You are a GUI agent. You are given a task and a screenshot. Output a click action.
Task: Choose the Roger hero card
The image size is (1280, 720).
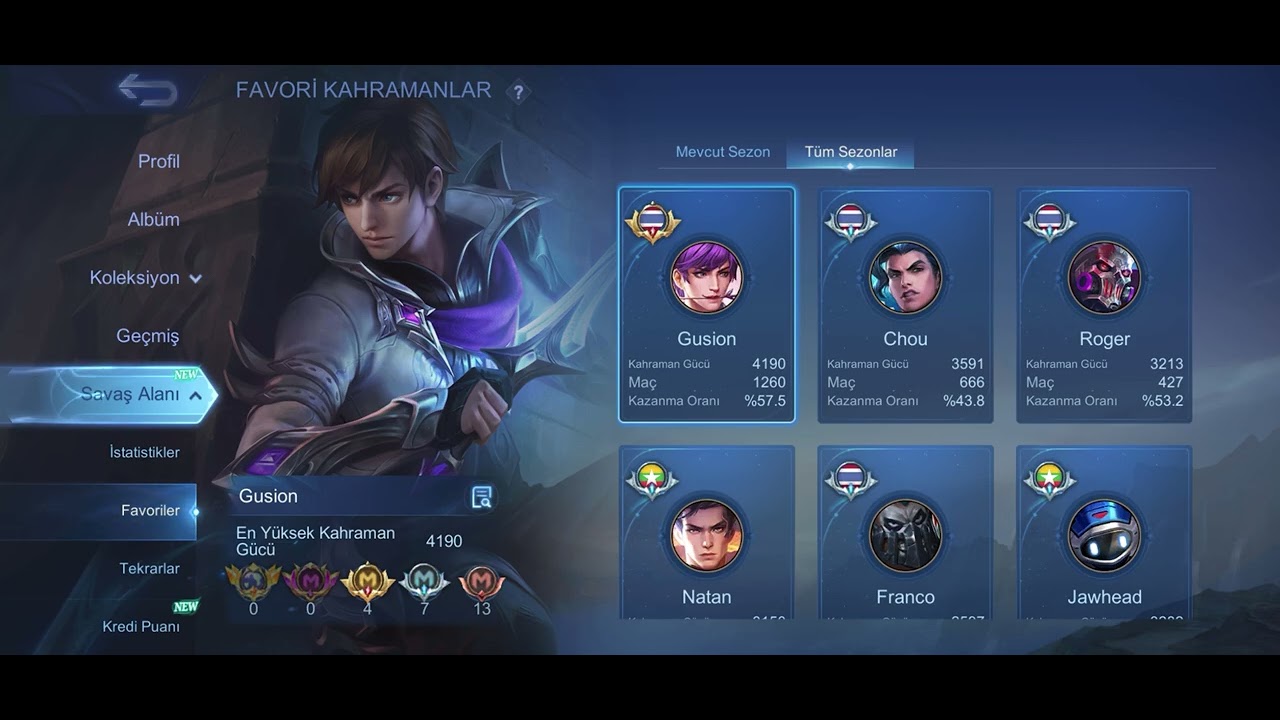[1104, 304]
